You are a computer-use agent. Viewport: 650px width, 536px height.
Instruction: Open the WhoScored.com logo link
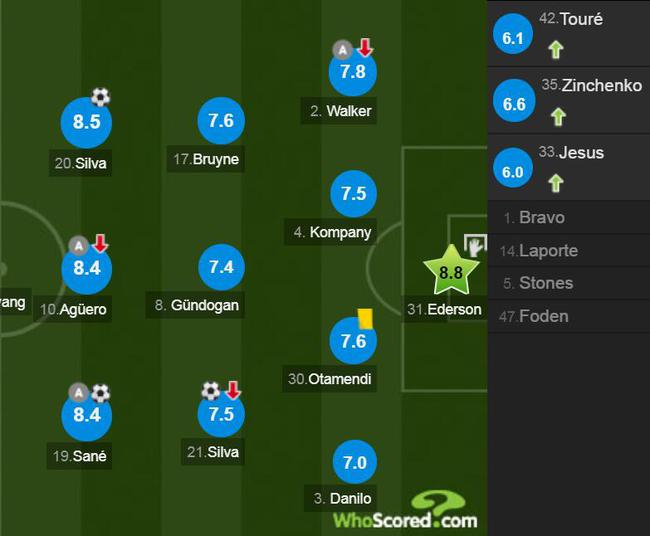pyautogui.click(x=406, y=512)
